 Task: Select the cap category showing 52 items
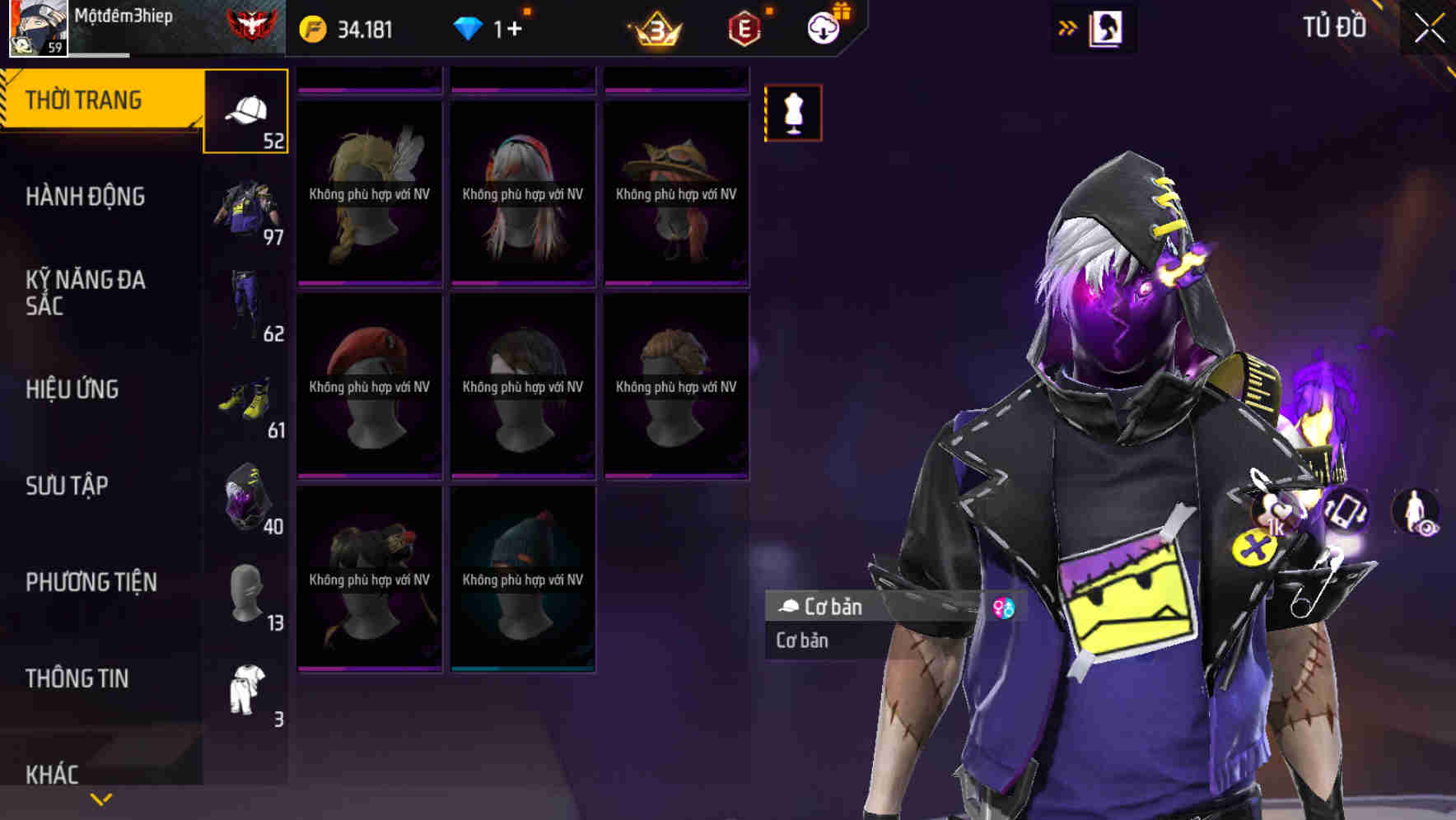(246, 111)
